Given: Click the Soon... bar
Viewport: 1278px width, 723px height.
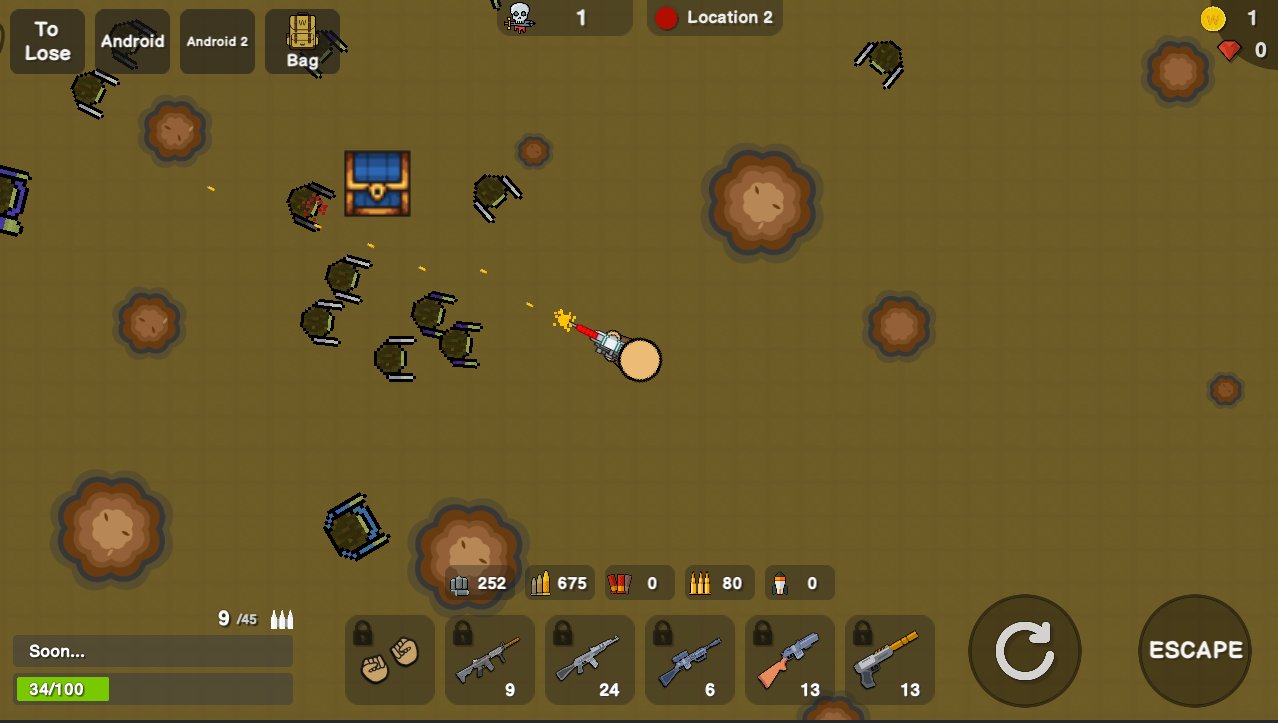Looking at the screenshot, I should 152,651.
